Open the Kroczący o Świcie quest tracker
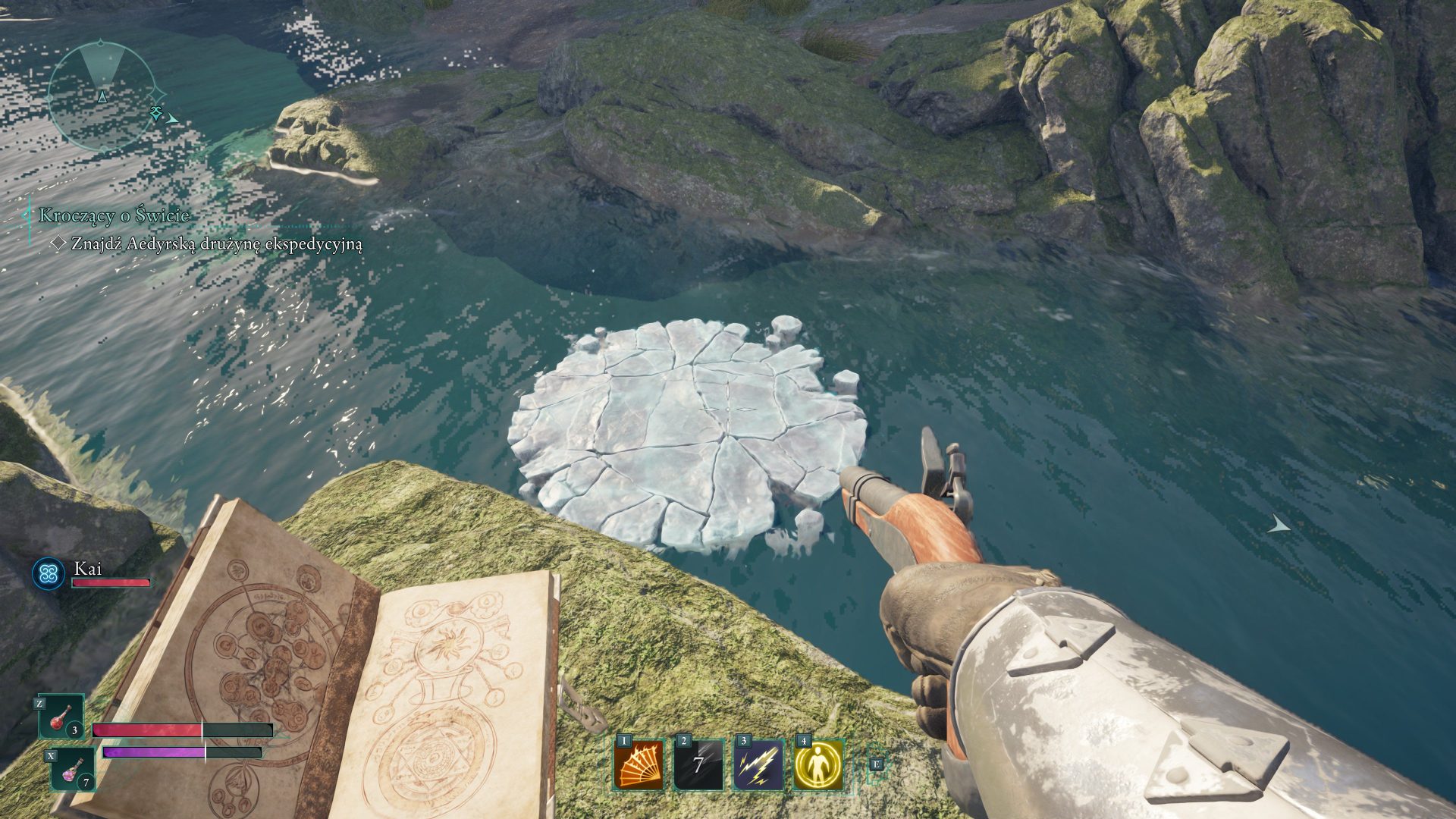This screenshot has width=1456, height=819. tap(115, 215)
